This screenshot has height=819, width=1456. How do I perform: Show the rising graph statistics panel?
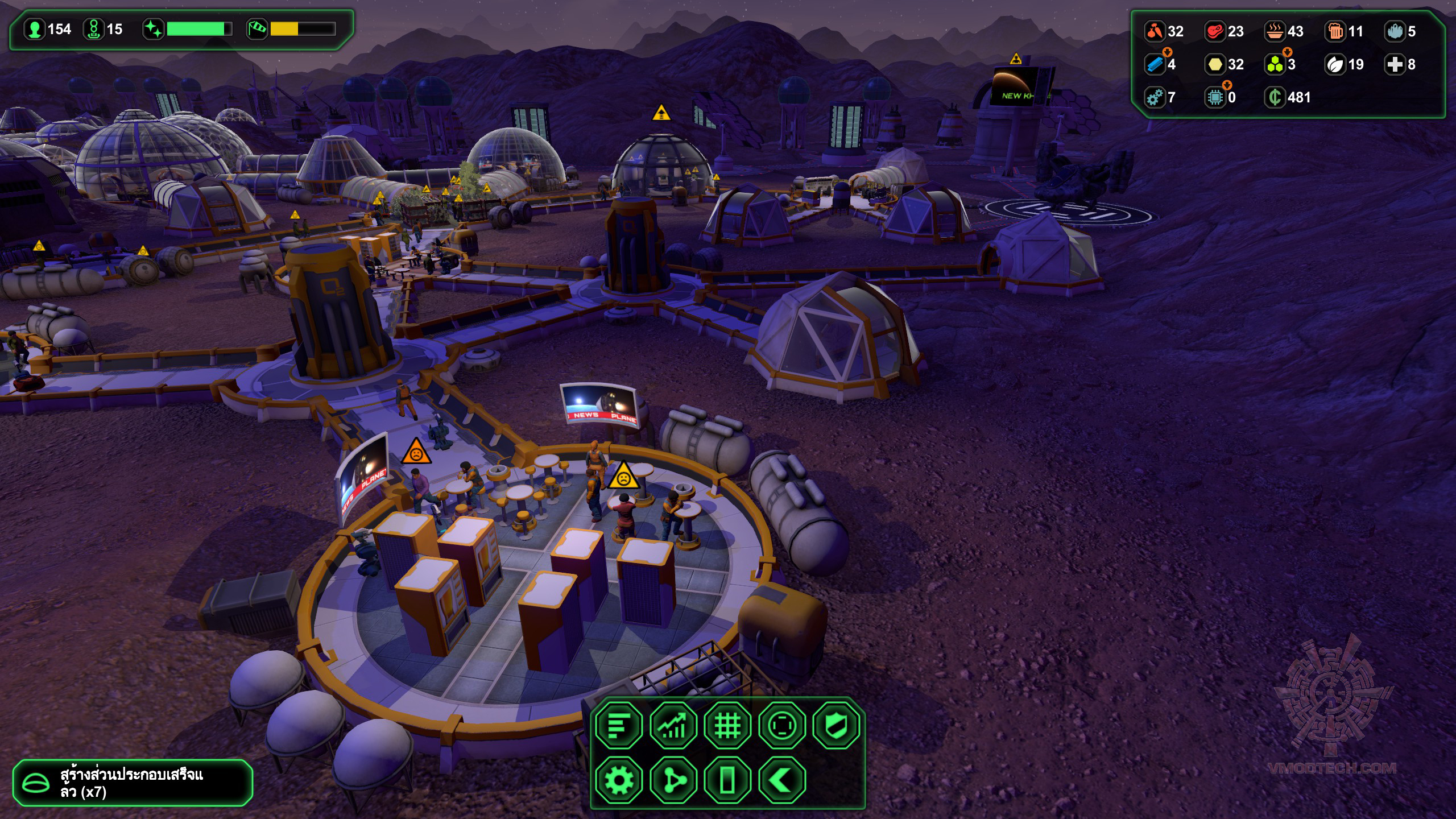click(673, 725)
